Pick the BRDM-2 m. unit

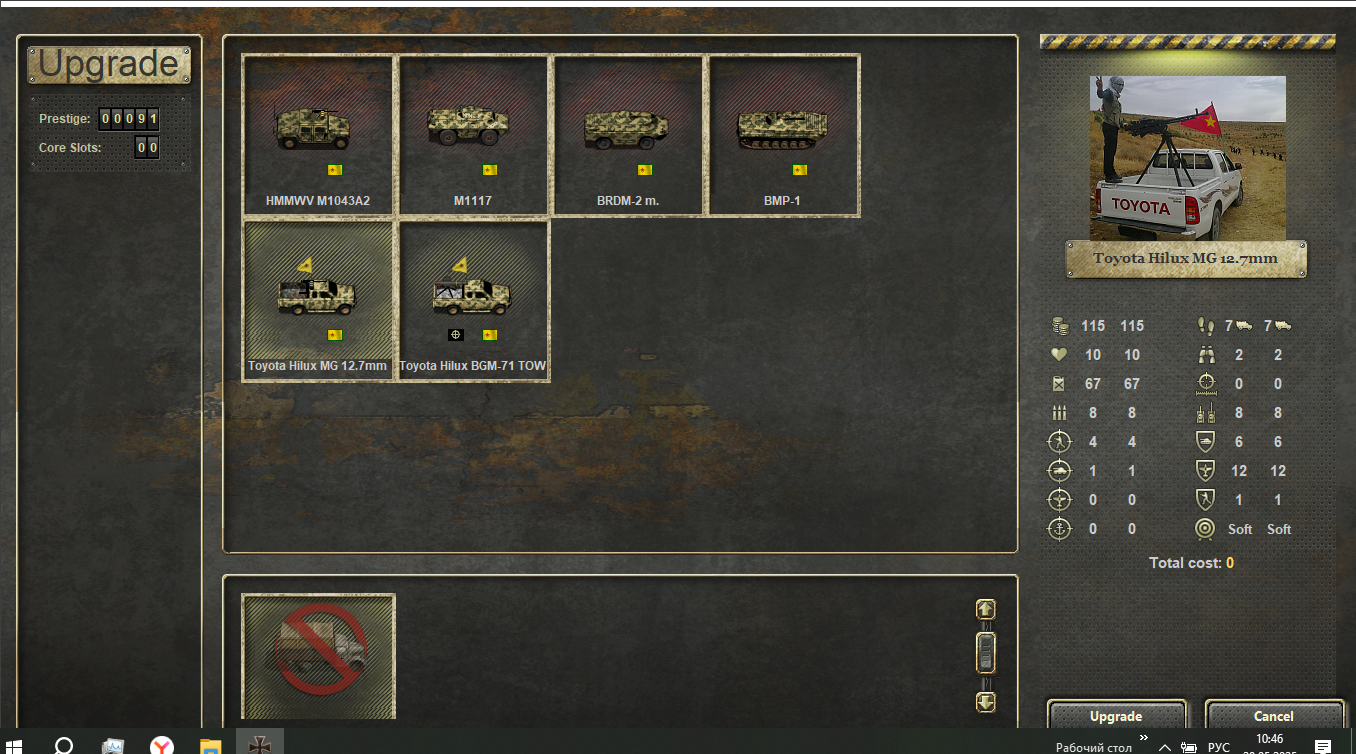coord(628,135)
